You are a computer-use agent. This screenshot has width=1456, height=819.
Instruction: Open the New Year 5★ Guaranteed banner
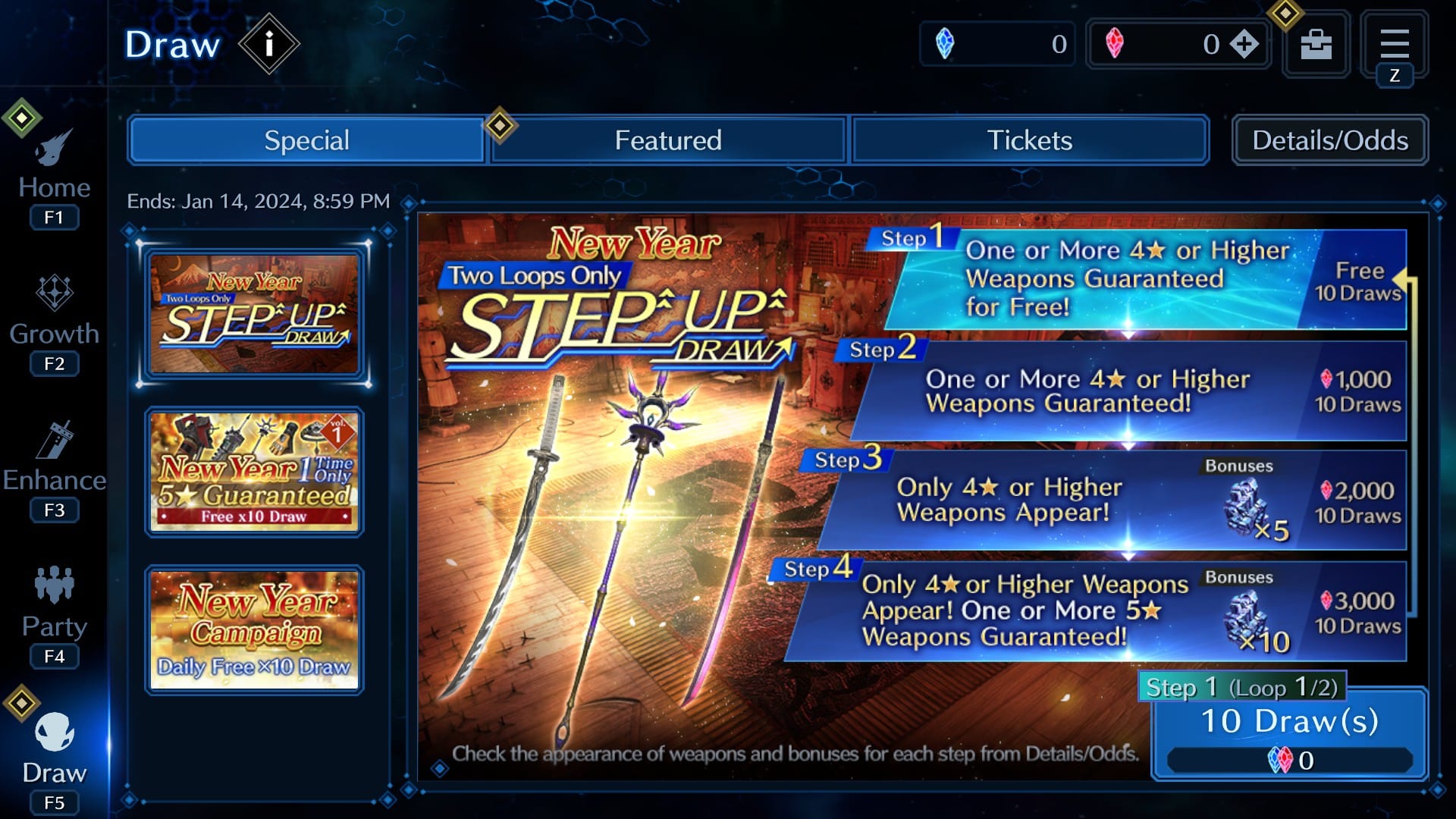coord(254,472)
